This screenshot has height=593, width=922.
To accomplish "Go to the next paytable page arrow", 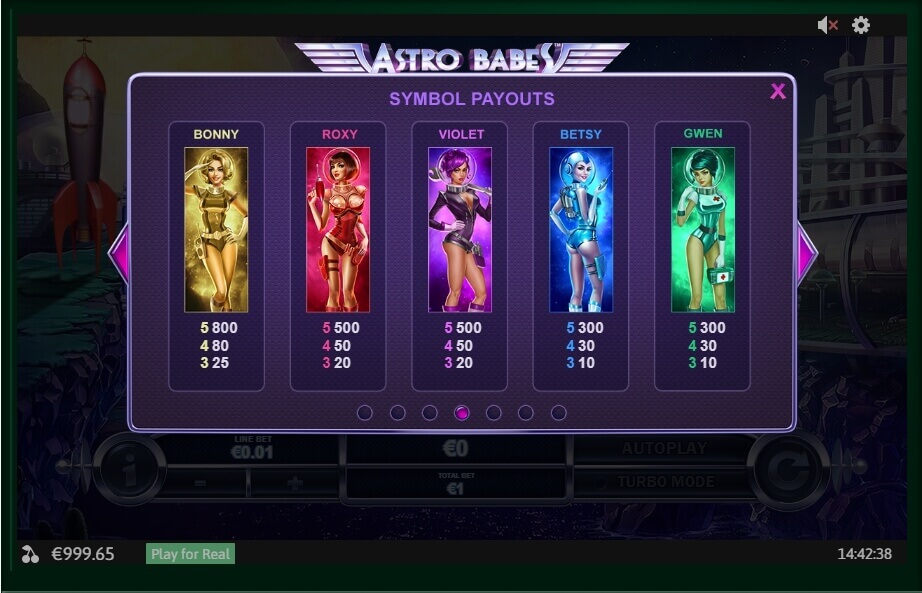I will (806, 253).
